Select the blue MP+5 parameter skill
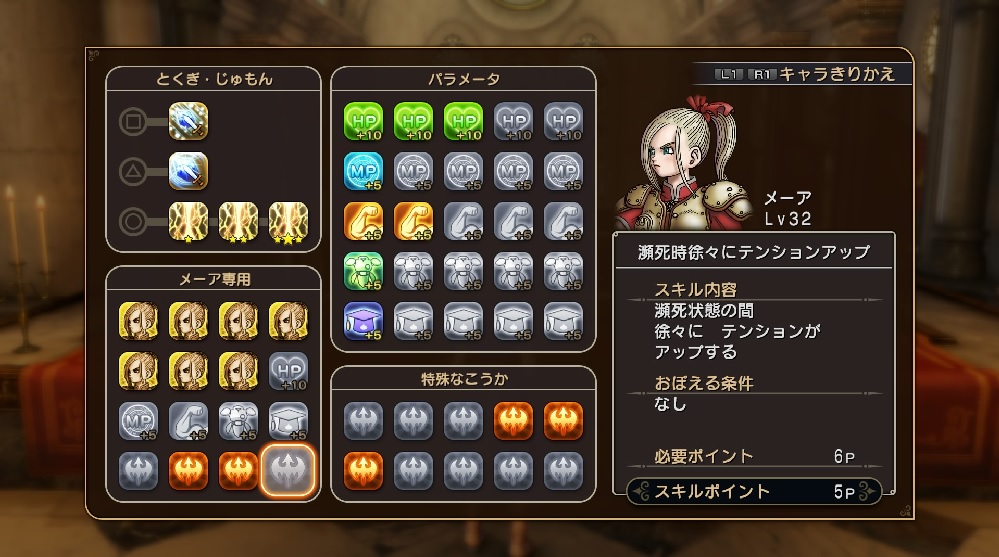 (363, 171)
